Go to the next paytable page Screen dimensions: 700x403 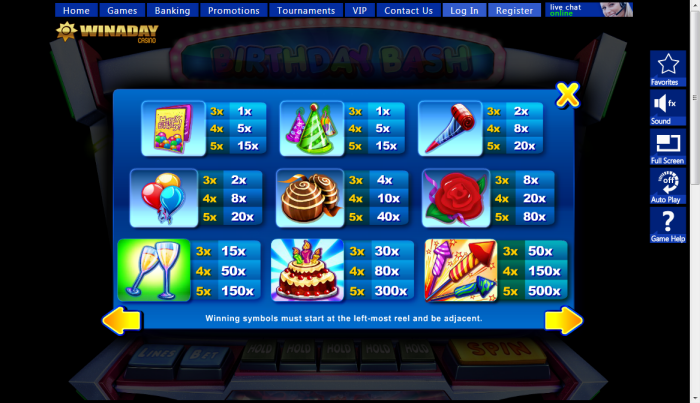point(565,321)
